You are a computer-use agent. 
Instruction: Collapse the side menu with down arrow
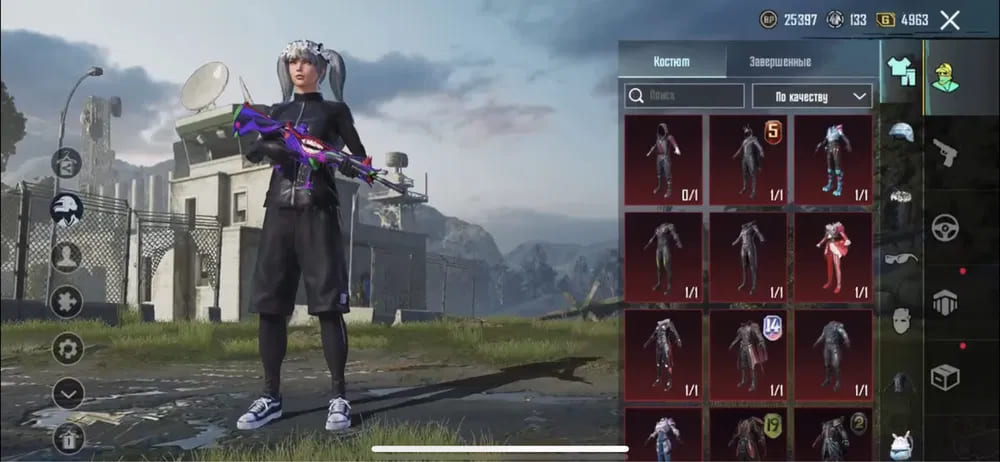[x=67, y=393]
